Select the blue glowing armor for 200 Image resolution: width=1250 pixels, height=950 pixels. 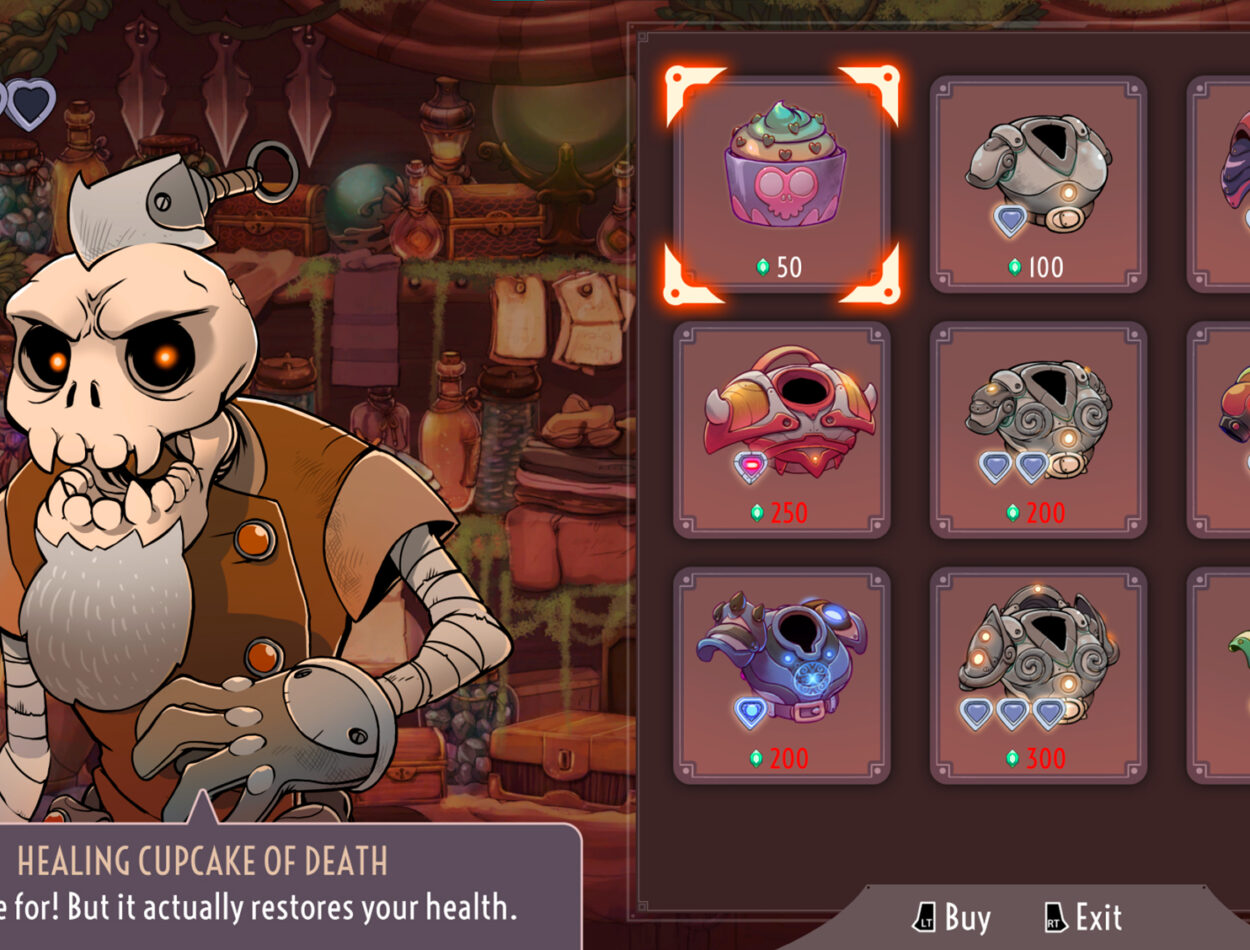click(782, 675)
